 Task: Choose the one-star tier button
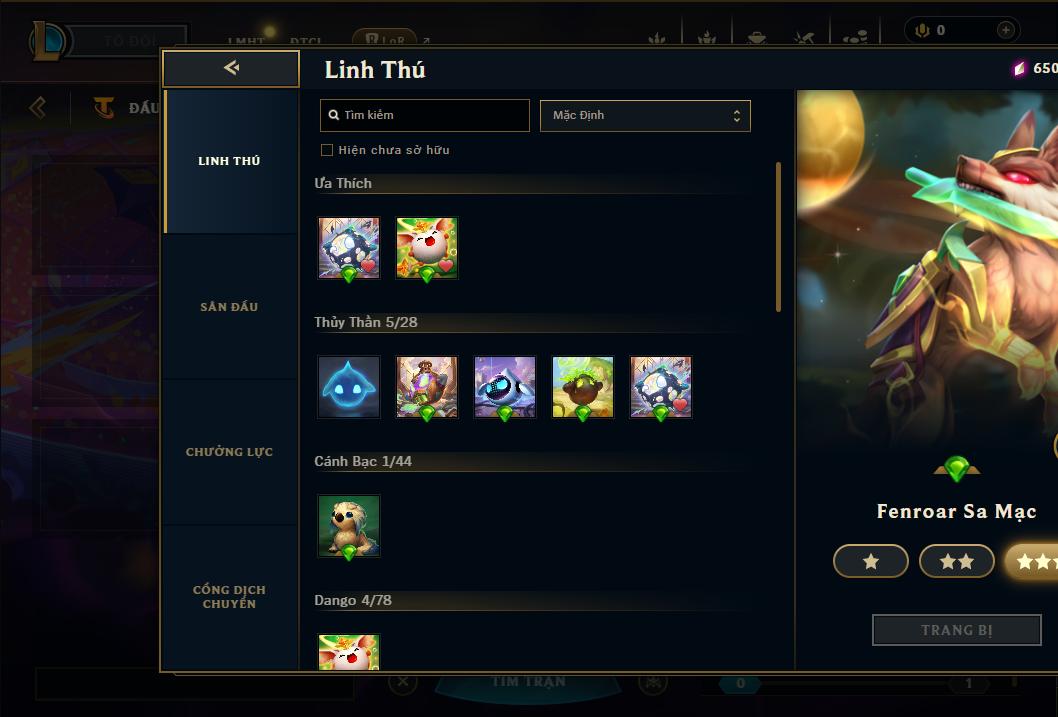tap(871, 562)
